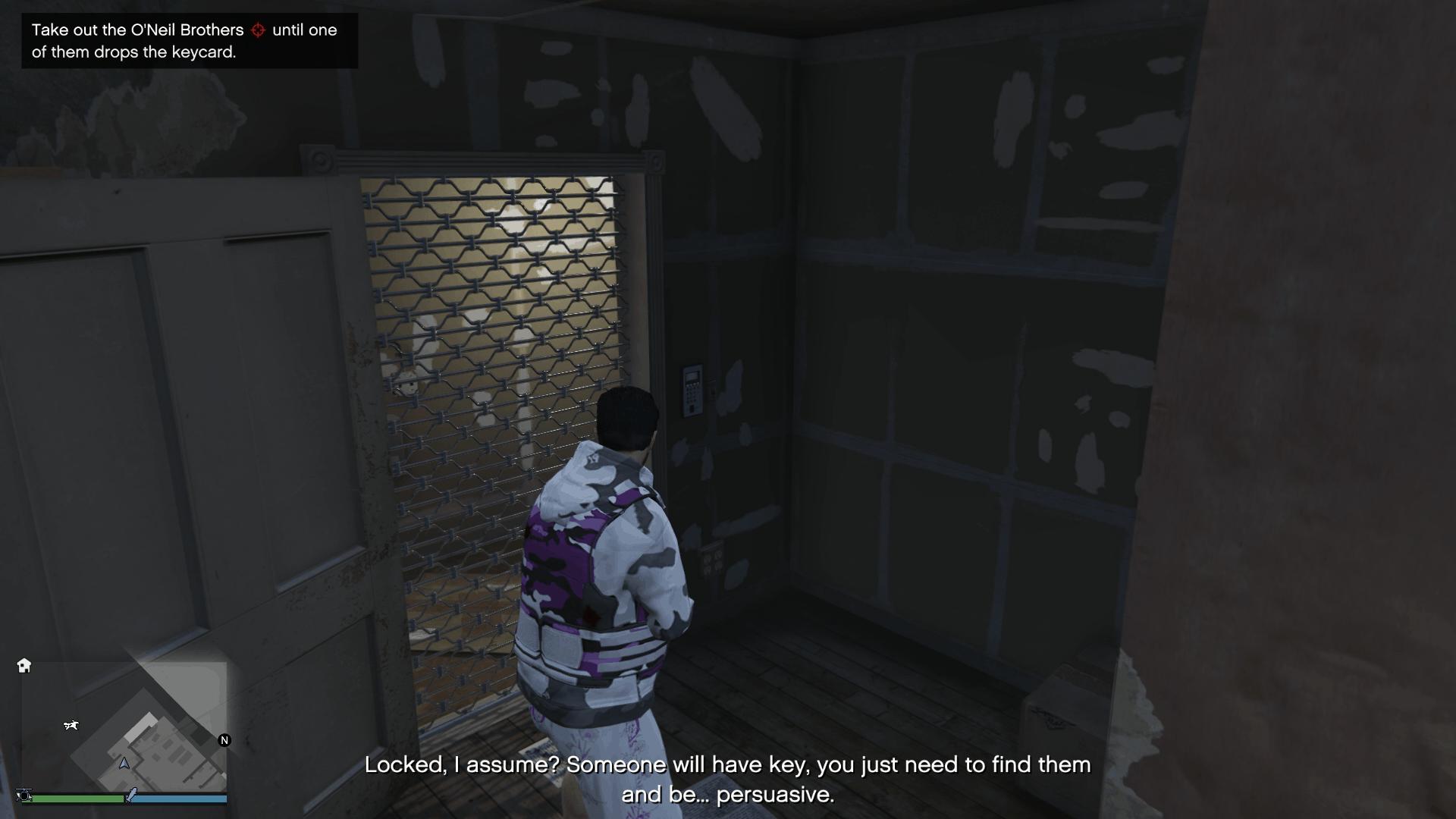Click the safehouse home icon on the minimap

[24, 665]
